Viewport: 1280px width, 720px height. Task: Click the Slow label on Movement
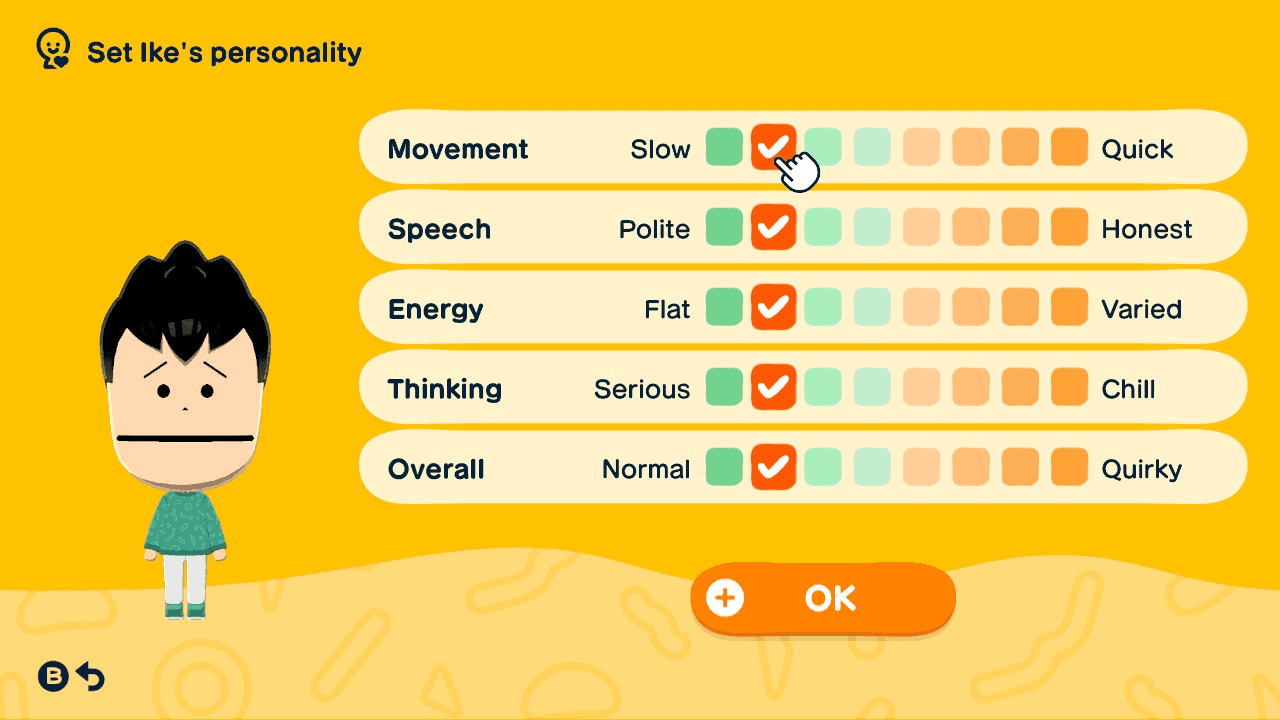point(661,148)
